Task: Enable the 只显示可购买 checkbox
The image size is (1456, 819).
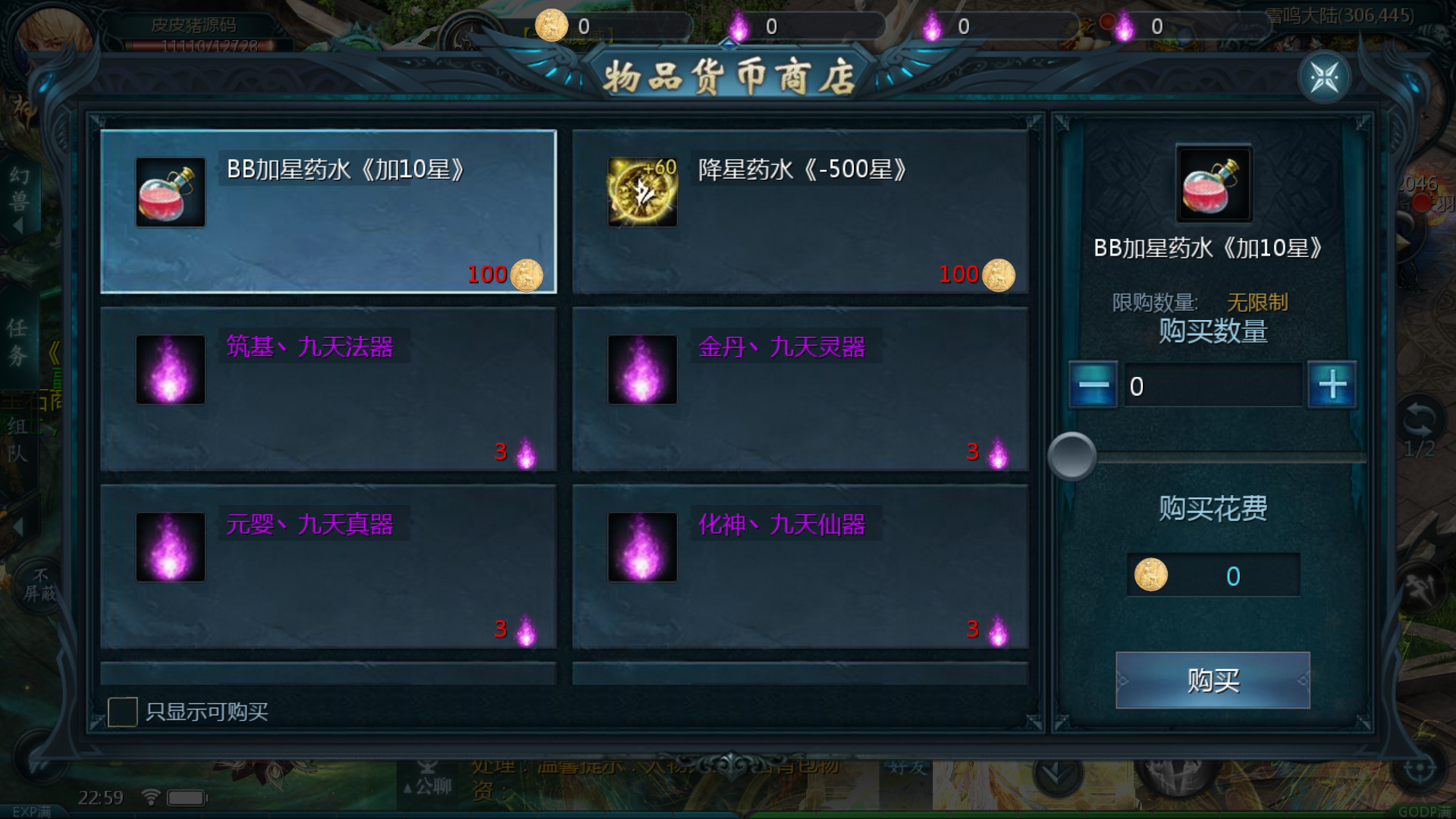Action: [x=123, y=711]
